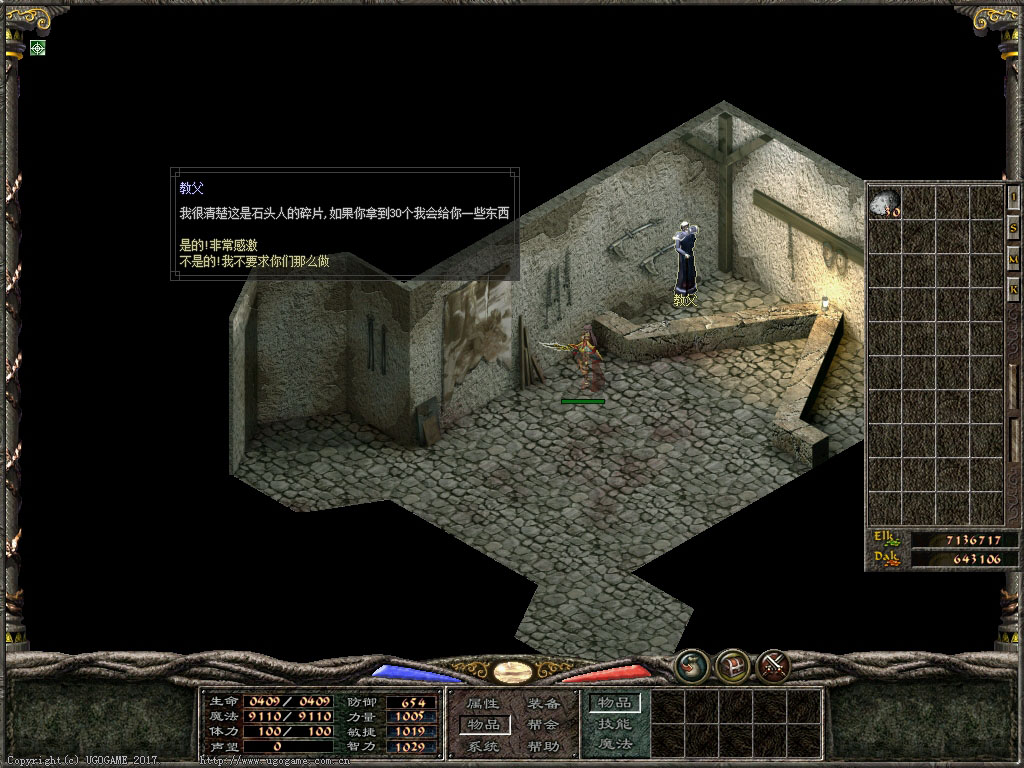This screenshot has height=768, width=1024.
Task: Click the money pouch round icon
Action: (x=691, y=664)
